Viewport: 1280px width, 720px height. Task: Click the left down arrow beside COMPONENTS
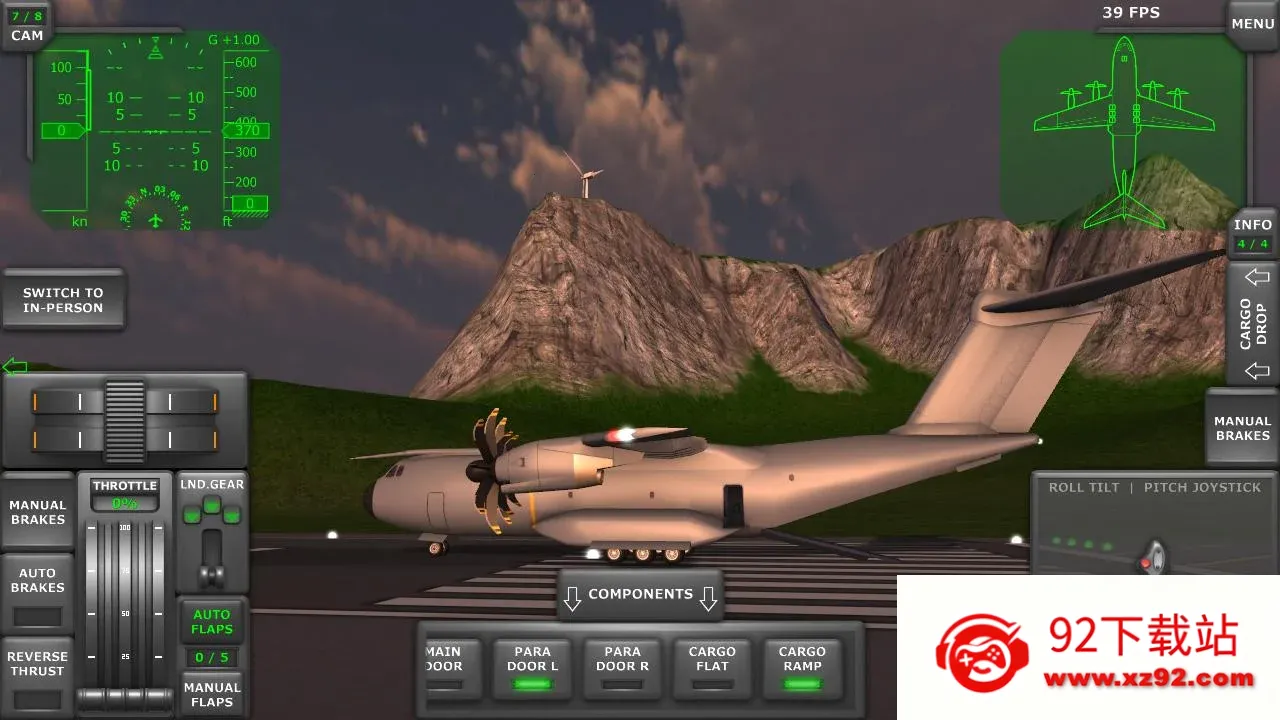572,597
